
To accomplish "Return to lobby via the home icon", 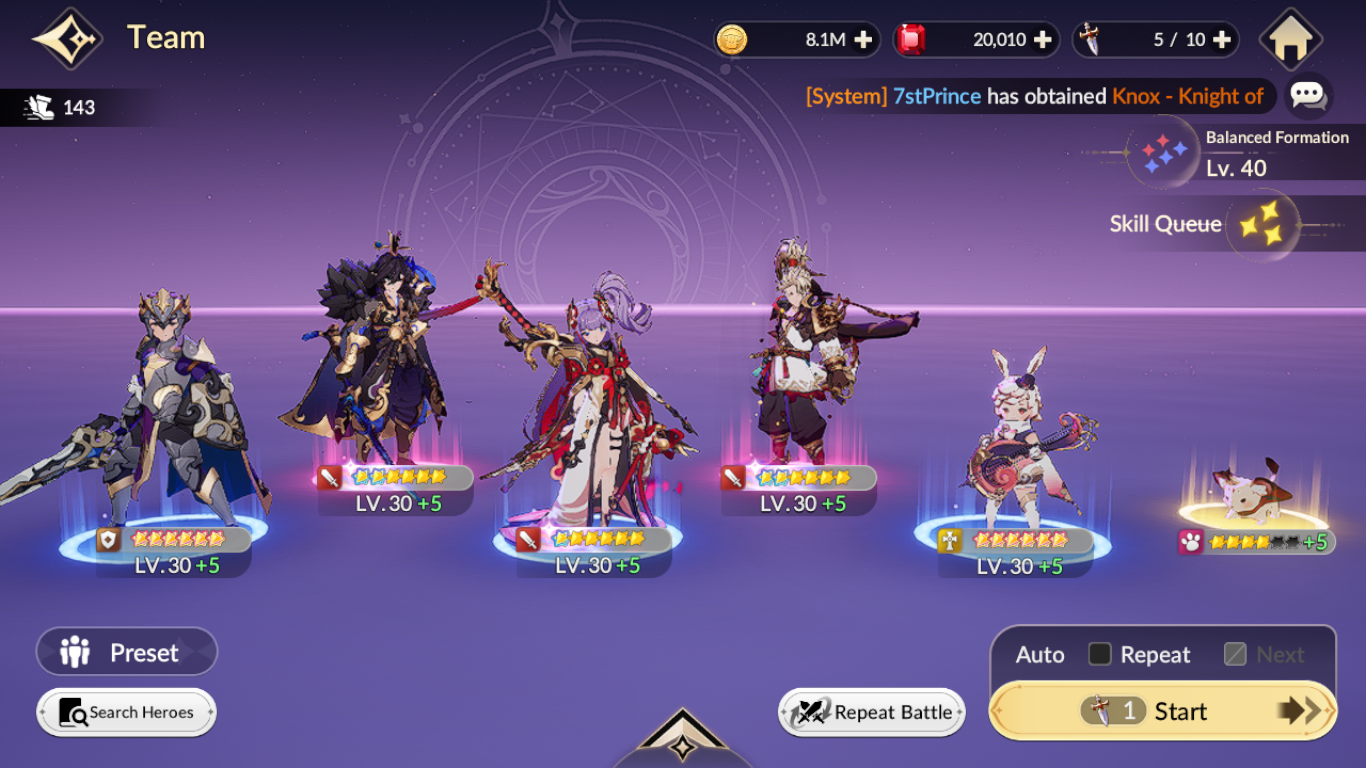I will click(x=1290, y=40).
